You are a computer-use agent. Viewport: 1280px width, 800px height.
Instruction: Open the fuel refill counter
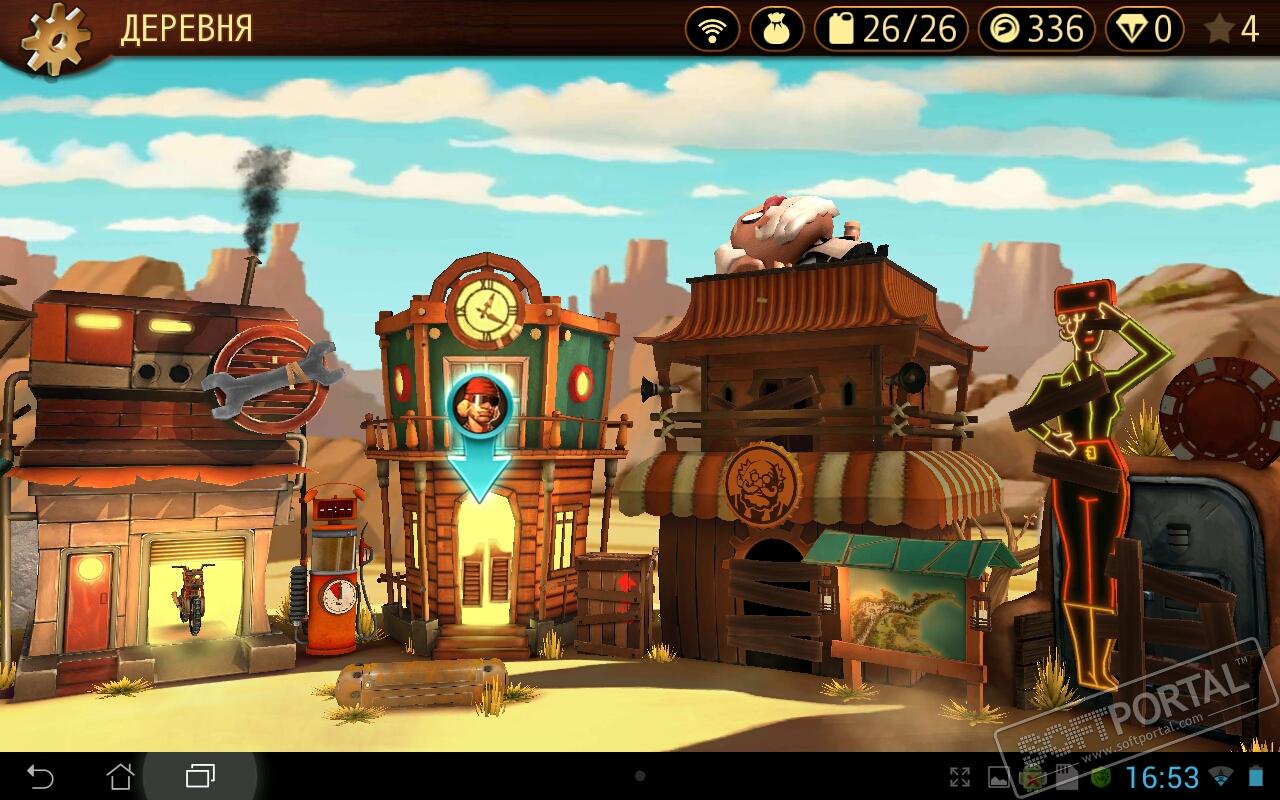(x=891, y=30)
